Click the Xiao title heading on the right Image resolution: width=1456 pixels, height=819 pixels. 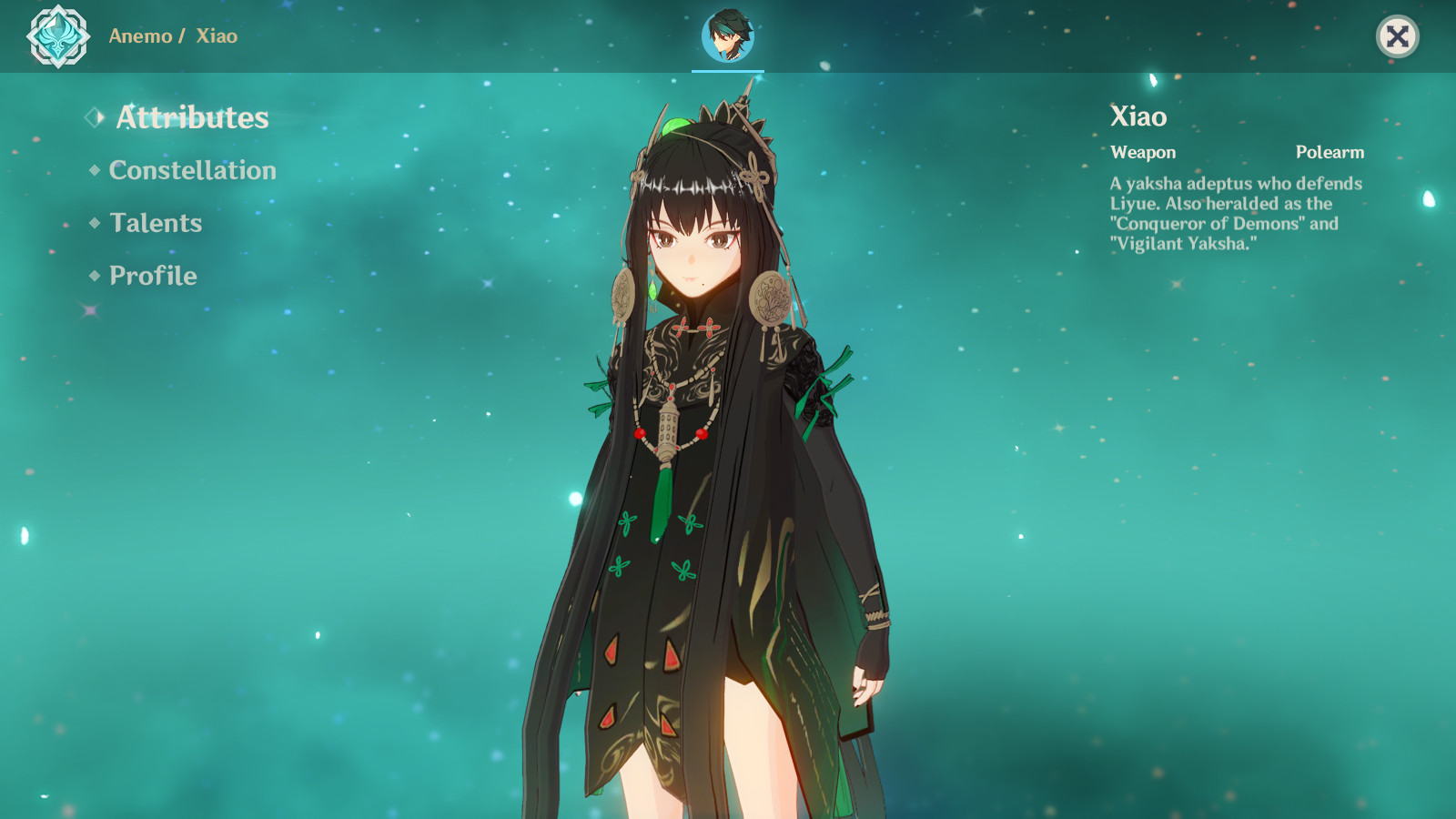[1137, 117]
